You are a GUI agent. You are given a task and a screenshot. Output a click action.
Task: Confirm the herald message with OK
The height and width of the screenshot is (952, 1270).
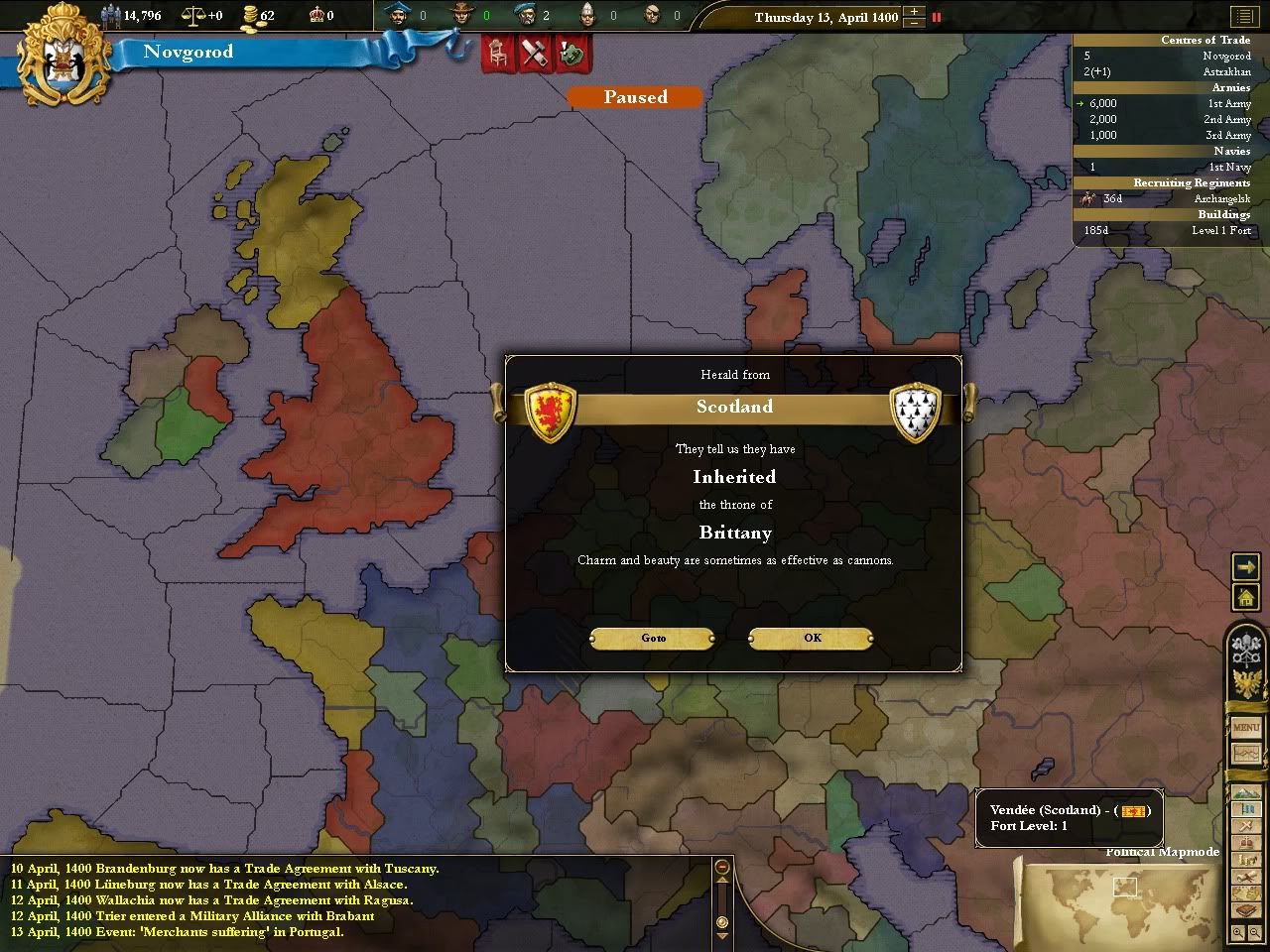point(812,638)
